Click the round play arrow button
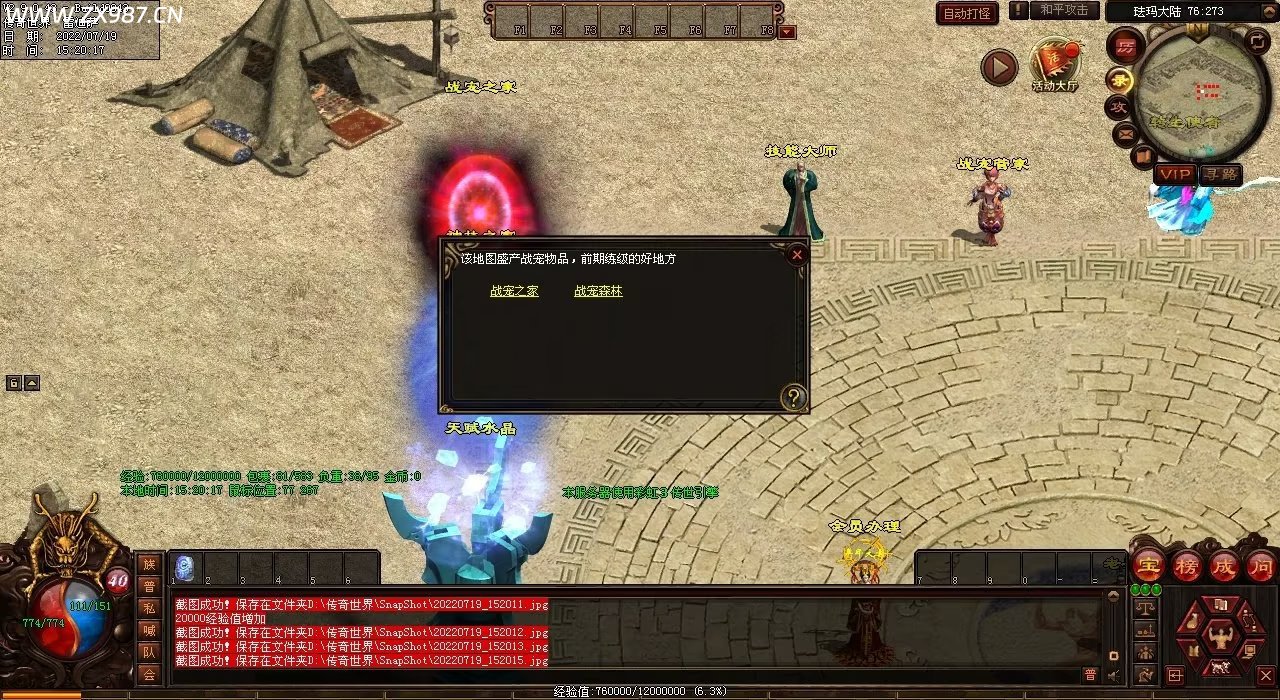 coord(998,67)
